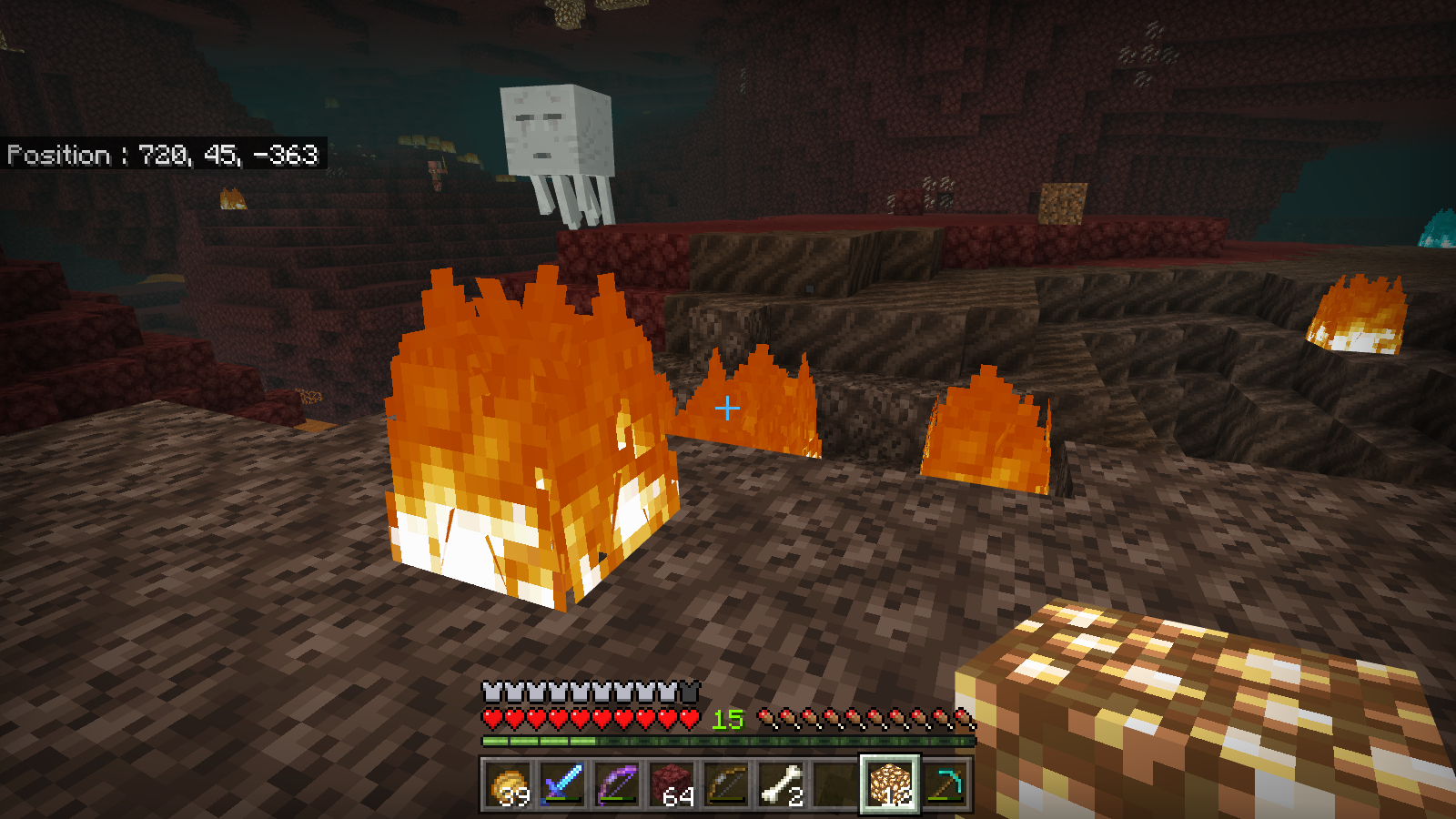Switch to the plain wooden bow
The height and width of the screenshot is (819, 1456).
(726, 784)
